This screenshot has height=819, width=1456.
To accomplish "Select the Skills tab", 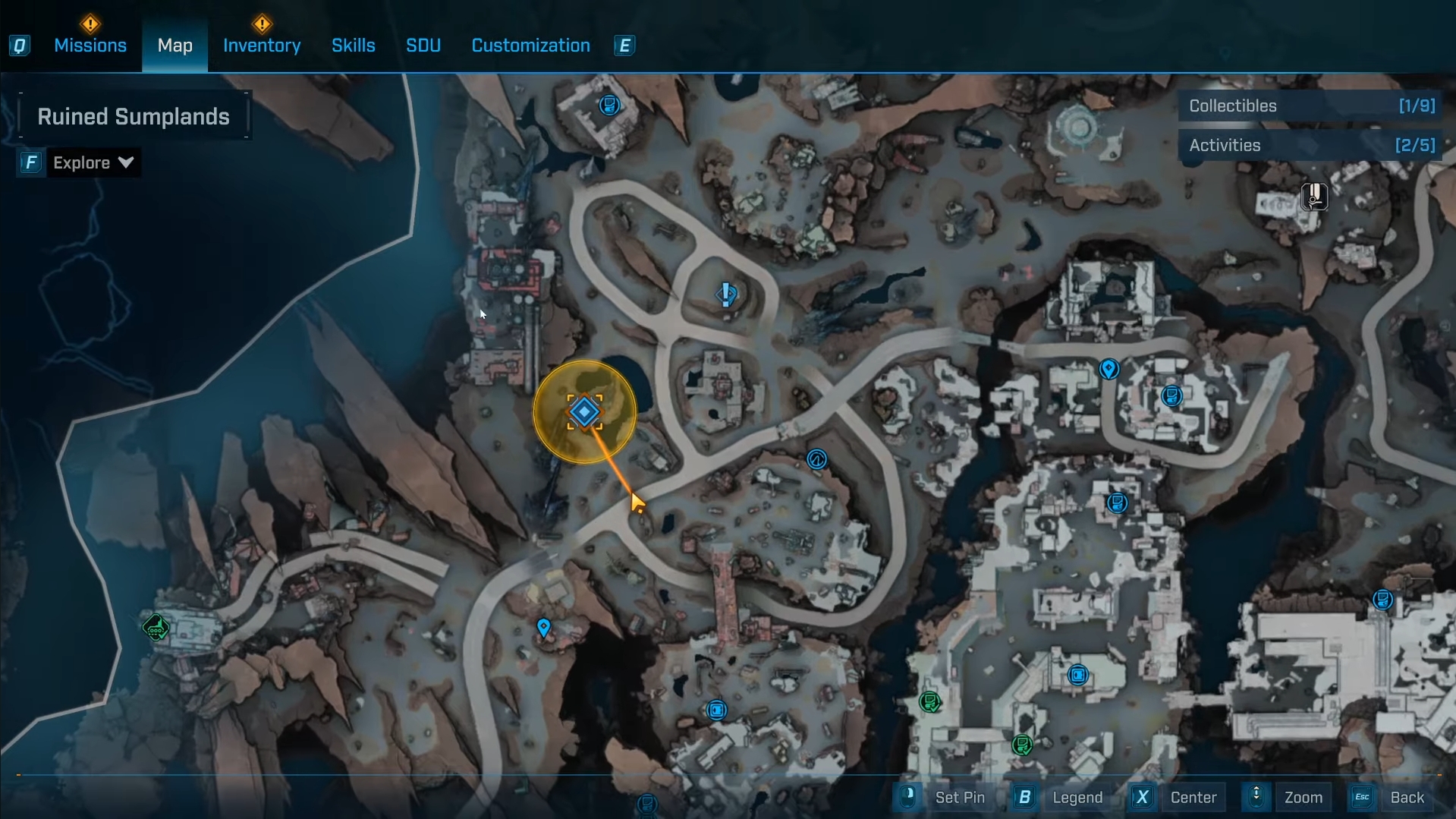I will [x=354, y=46].
